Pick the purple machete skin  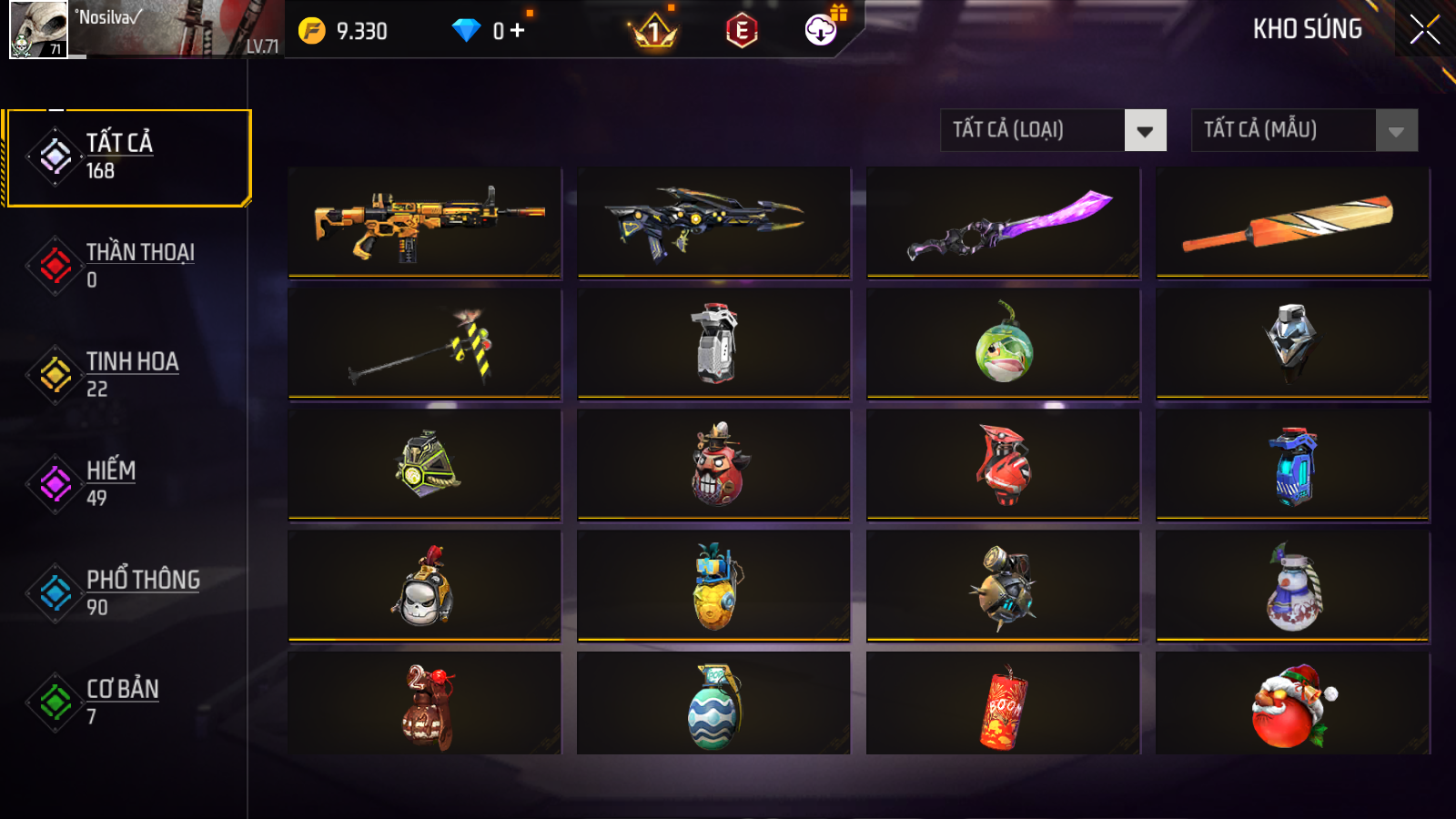tap(1003, 222)
